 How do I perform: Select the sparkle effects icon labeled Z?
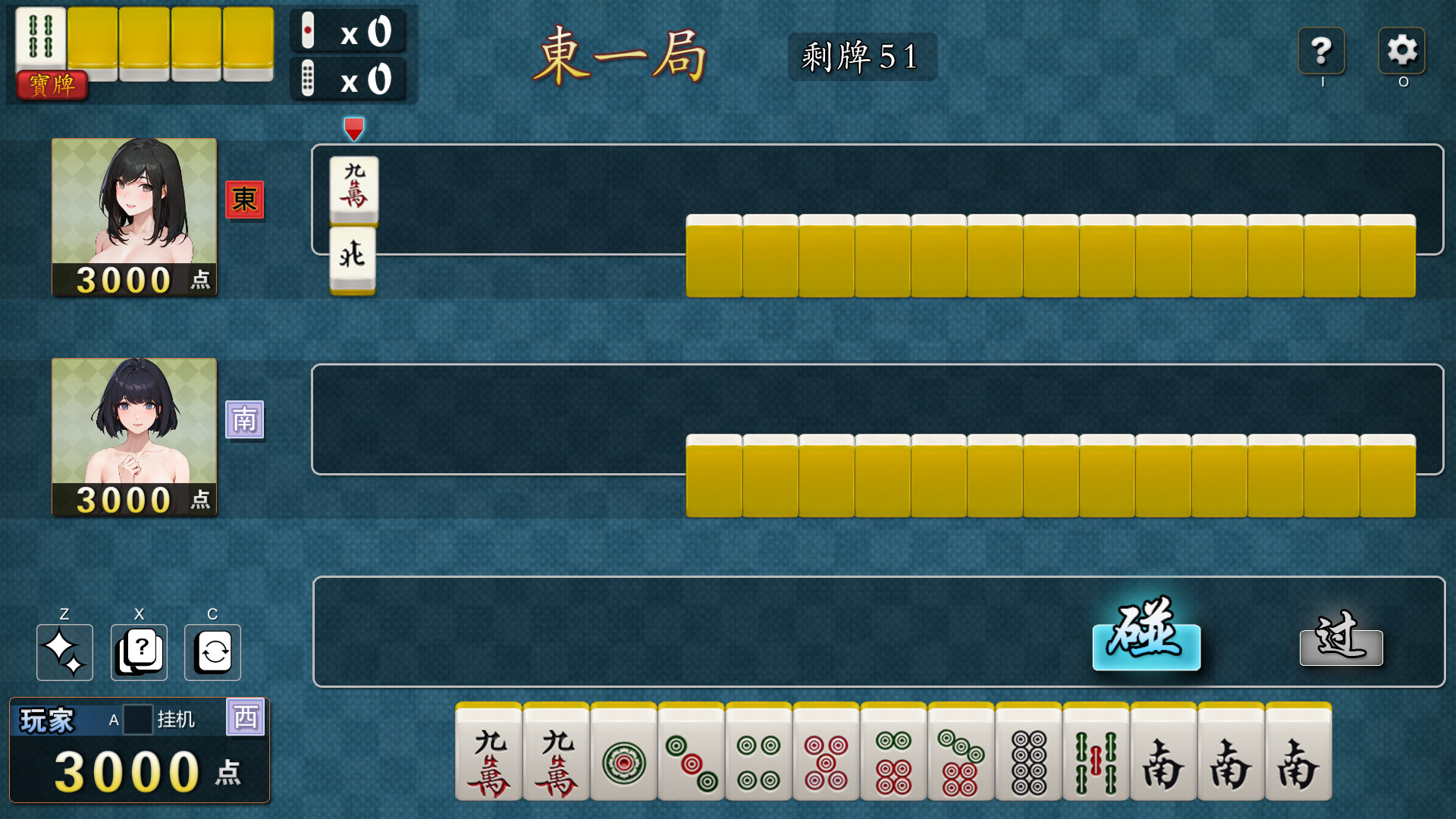[x=64, y=652]
